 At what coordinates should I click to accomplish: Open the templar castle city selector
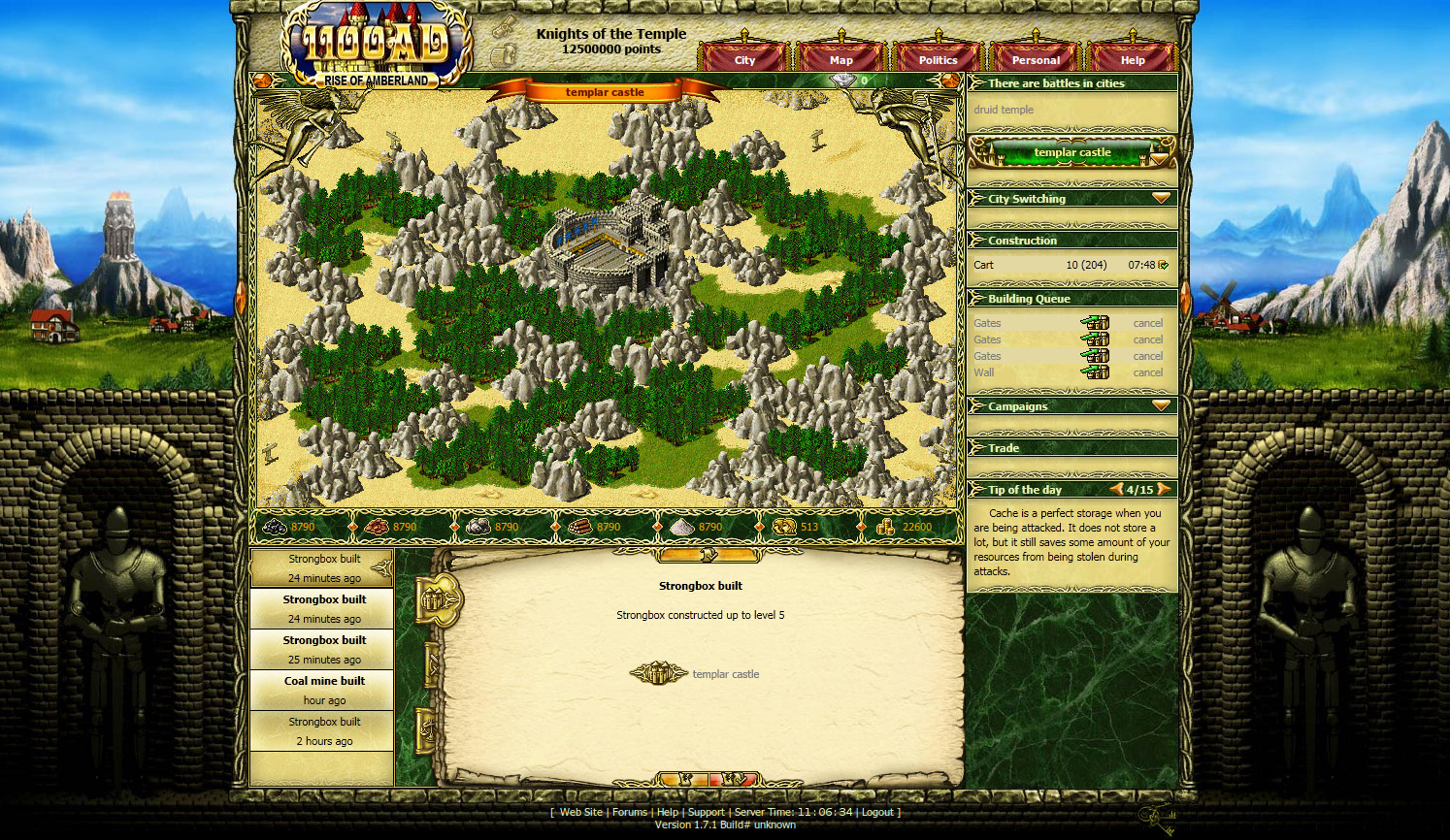1071,152
